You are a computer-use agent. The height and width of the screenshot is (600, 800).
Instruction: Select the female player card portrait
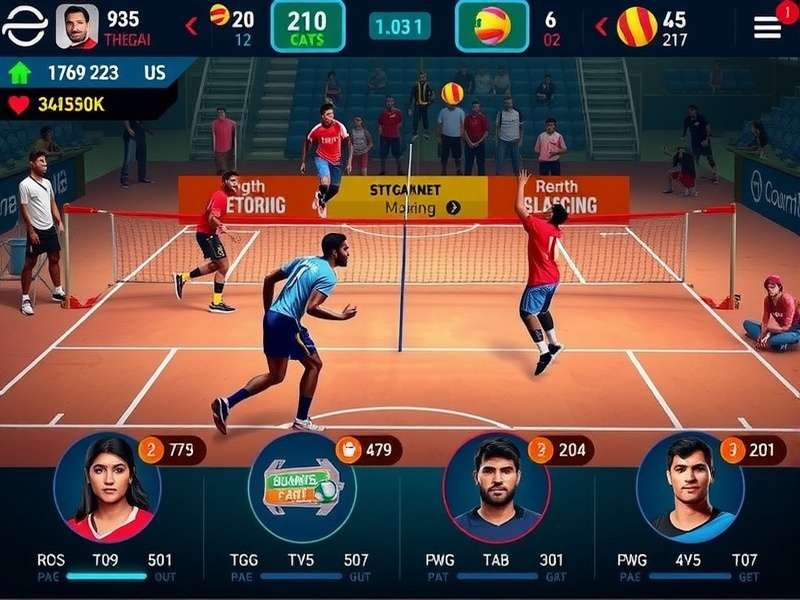pyautogui.click(x=107, y=489)
